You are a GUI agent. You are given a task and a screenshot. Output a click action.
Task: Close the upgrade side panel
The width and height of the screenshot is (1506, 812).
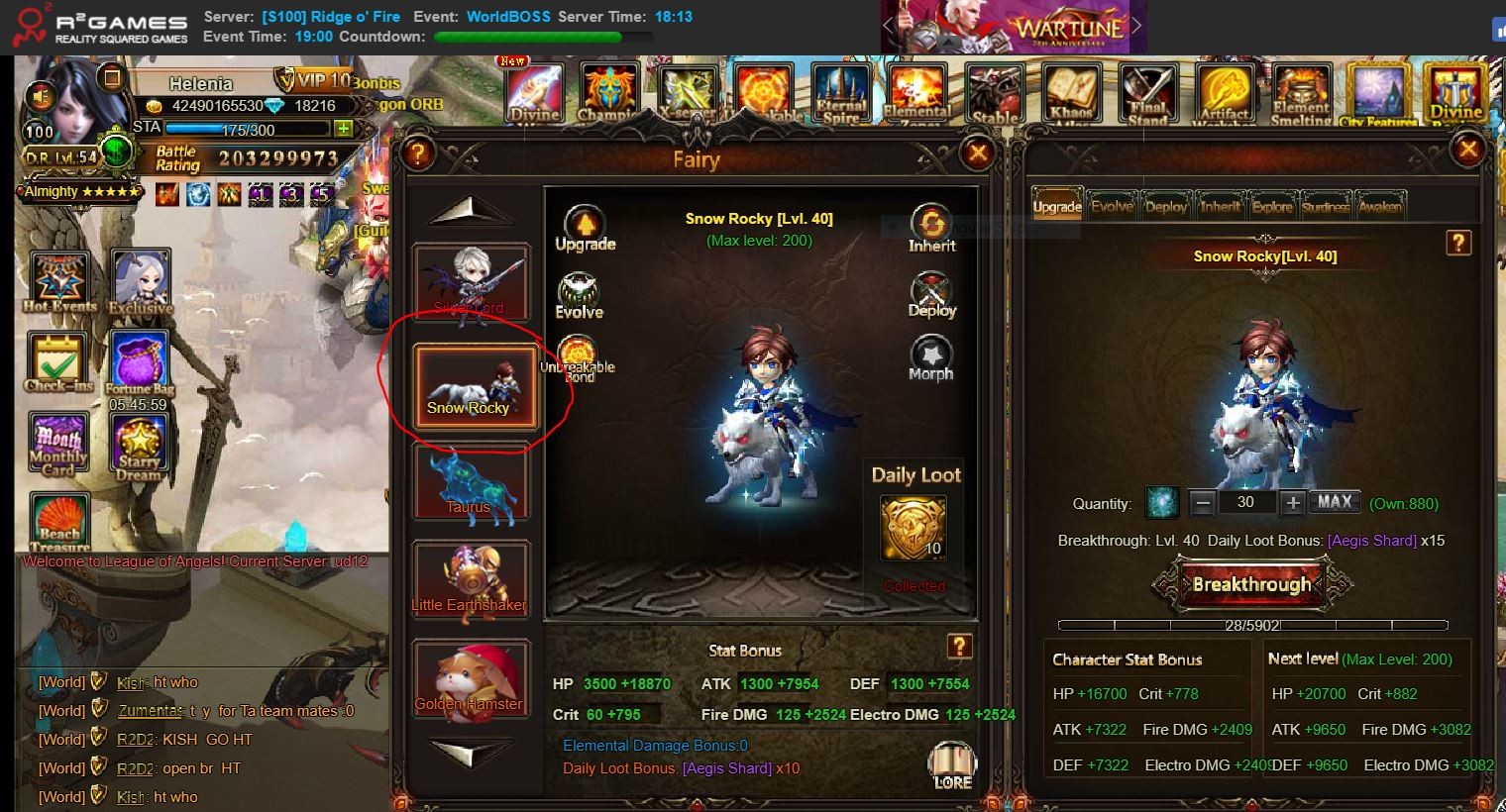1467,151
